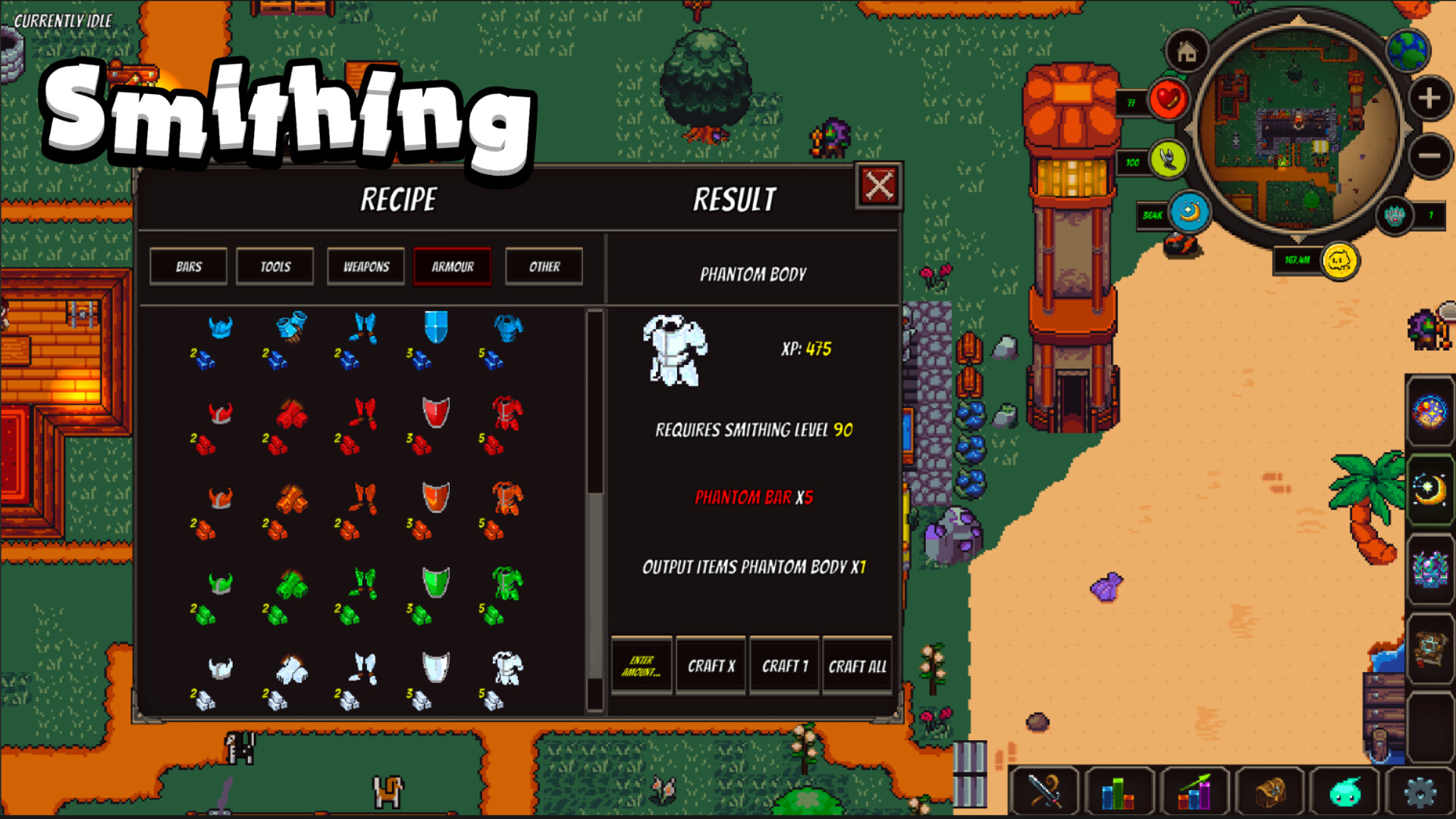Open the quest scroll icon in right sidebar
This screenshot has height=819, width=1456.
1431,648
